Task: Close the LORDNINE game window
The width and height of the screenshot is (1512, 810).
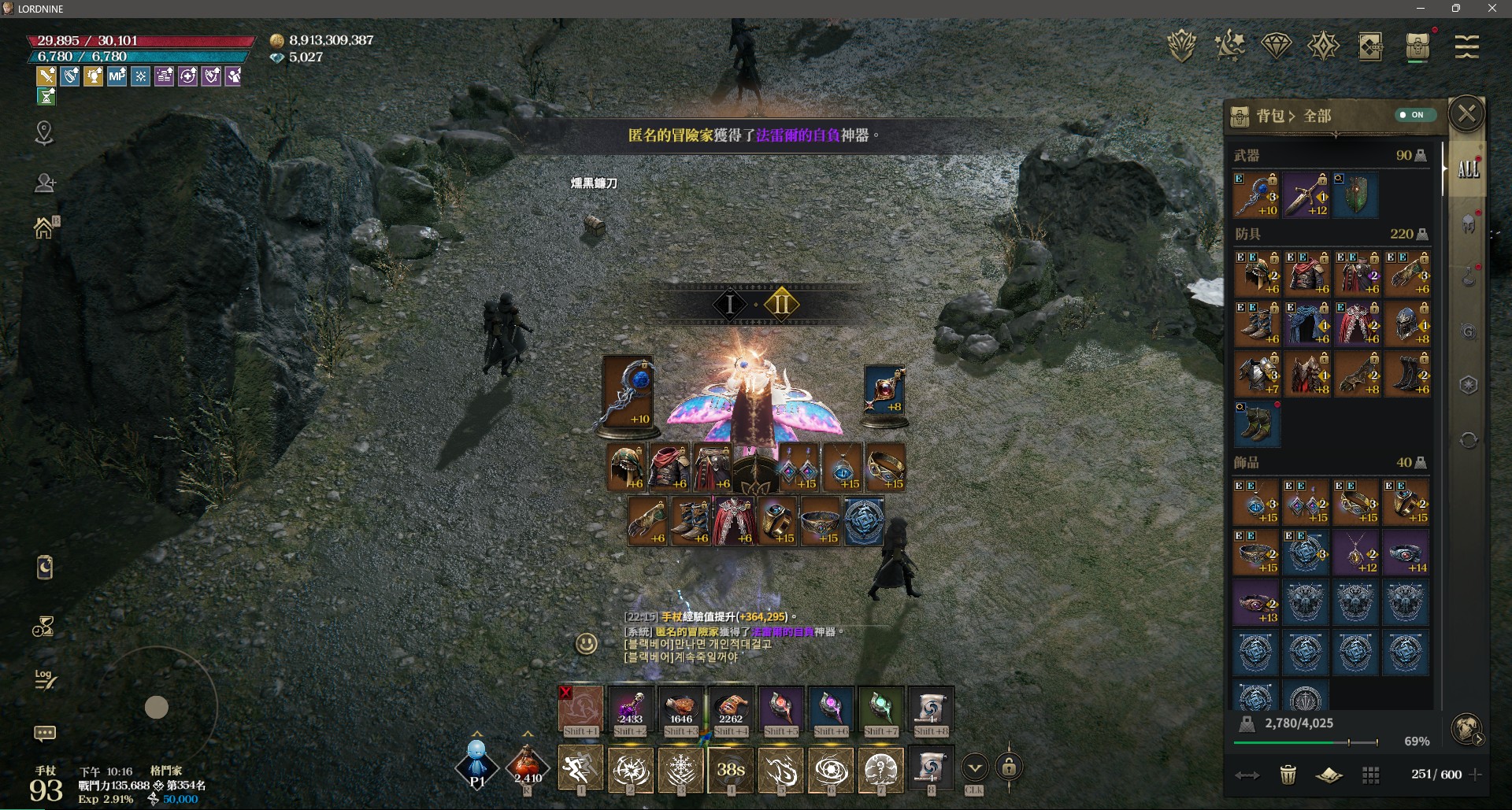Action: point(1492,9)
